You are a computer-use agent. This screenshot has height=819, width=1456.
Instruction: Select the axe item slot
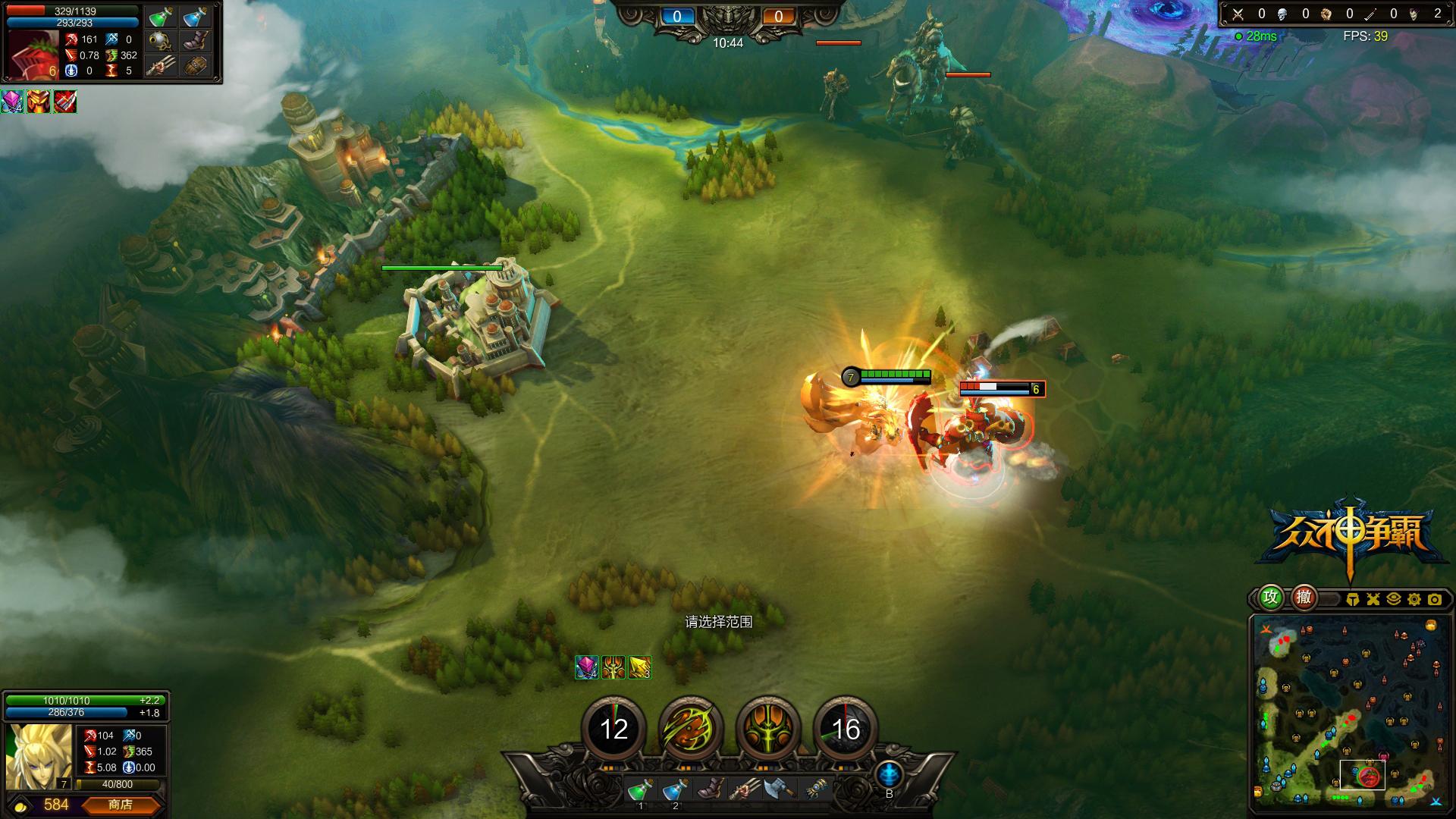coord(779,790)
